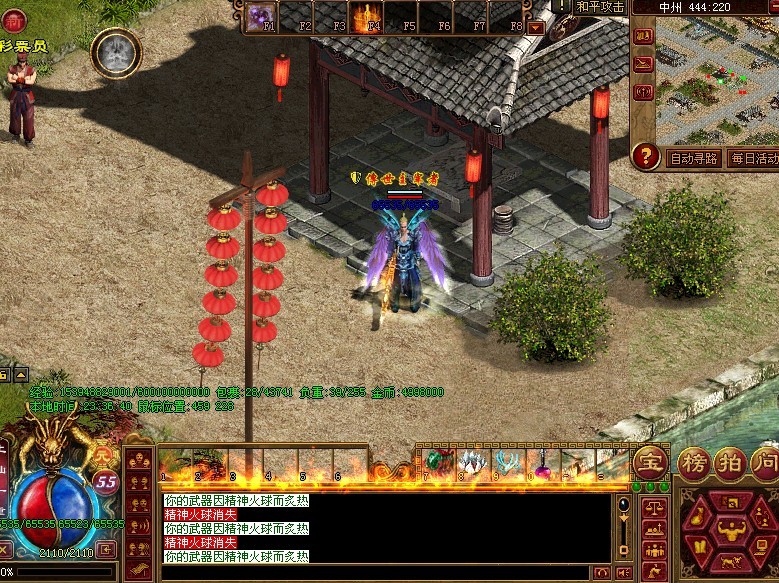Open the 问 help button
Screen dimensions: 779x583
pos(765,462)
